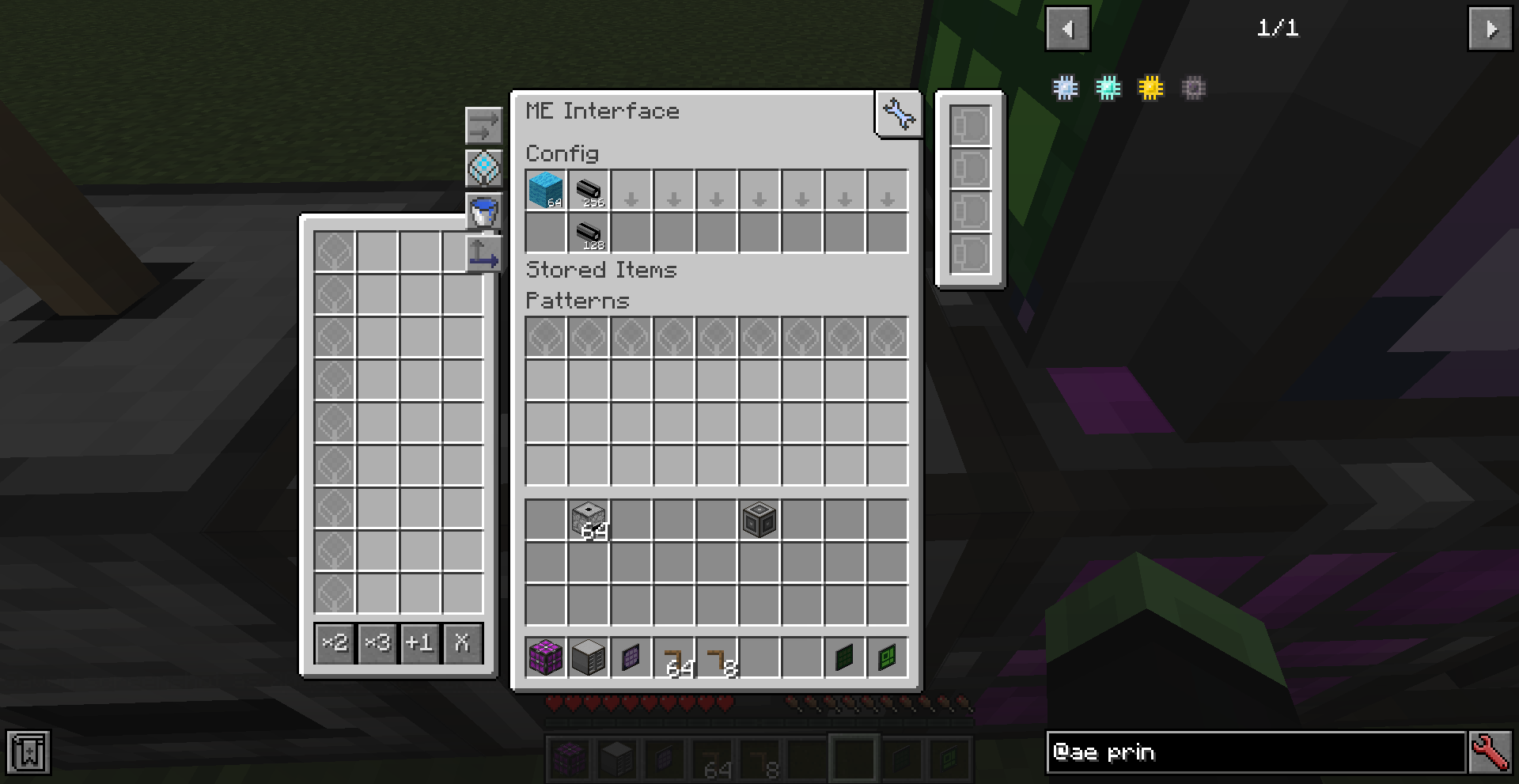The width and height of the screenshot is (1519, 784).
Task: Select the ME terminal icon button
Action: pyautogui.click(x=483, y=168)
